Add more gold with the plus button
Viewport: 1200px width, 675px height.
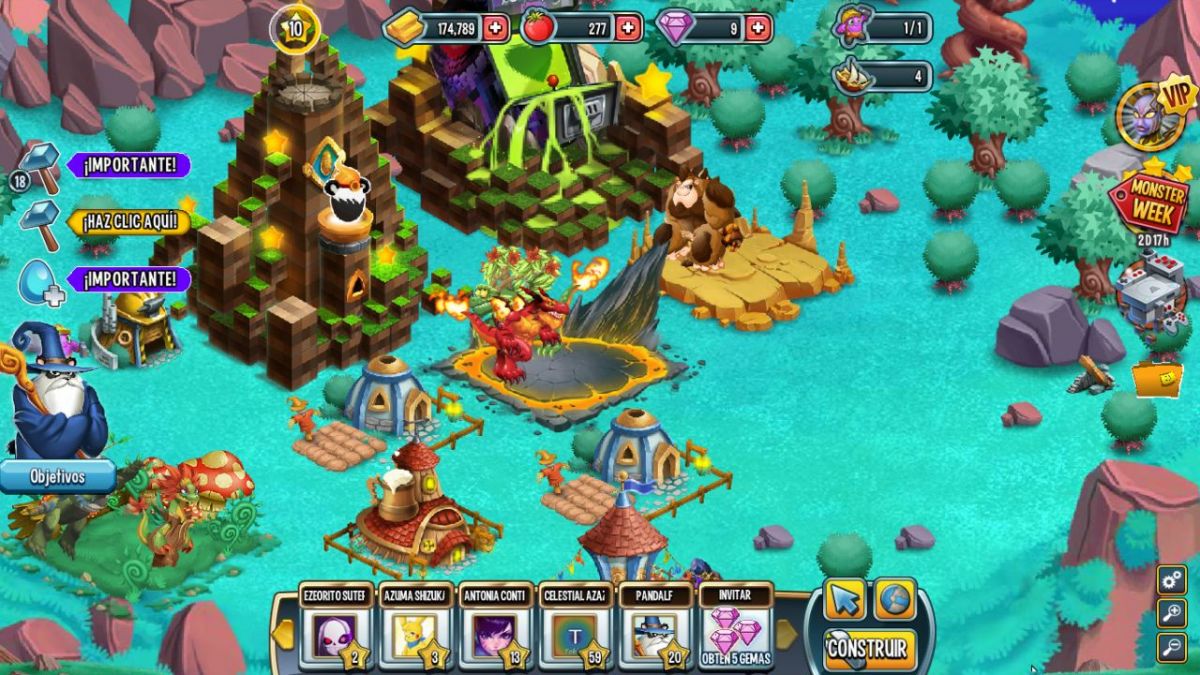[495, 28]
